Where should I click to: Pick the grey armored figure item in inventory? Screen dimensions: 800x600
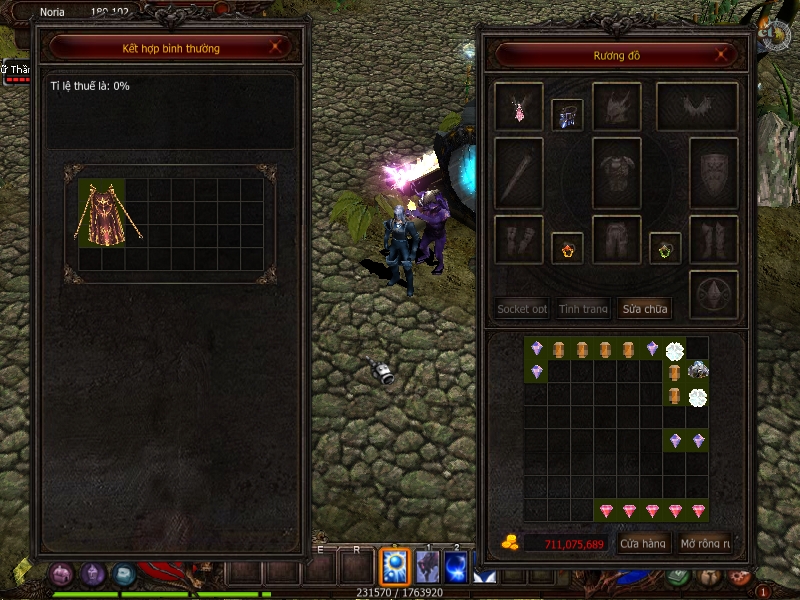698,371
